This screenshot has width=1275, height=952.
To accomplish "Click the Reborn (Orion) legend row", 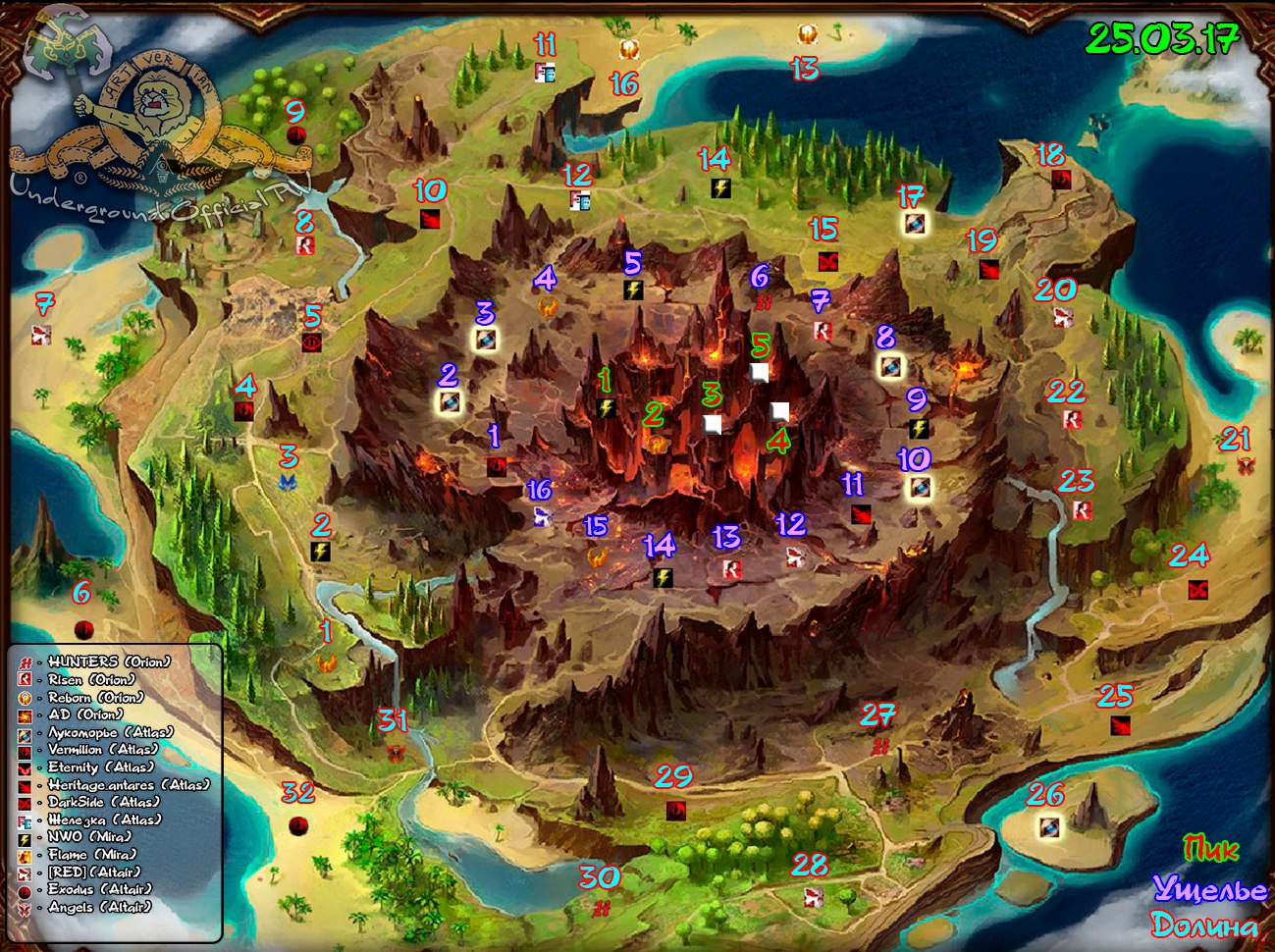I will [95, 698].
